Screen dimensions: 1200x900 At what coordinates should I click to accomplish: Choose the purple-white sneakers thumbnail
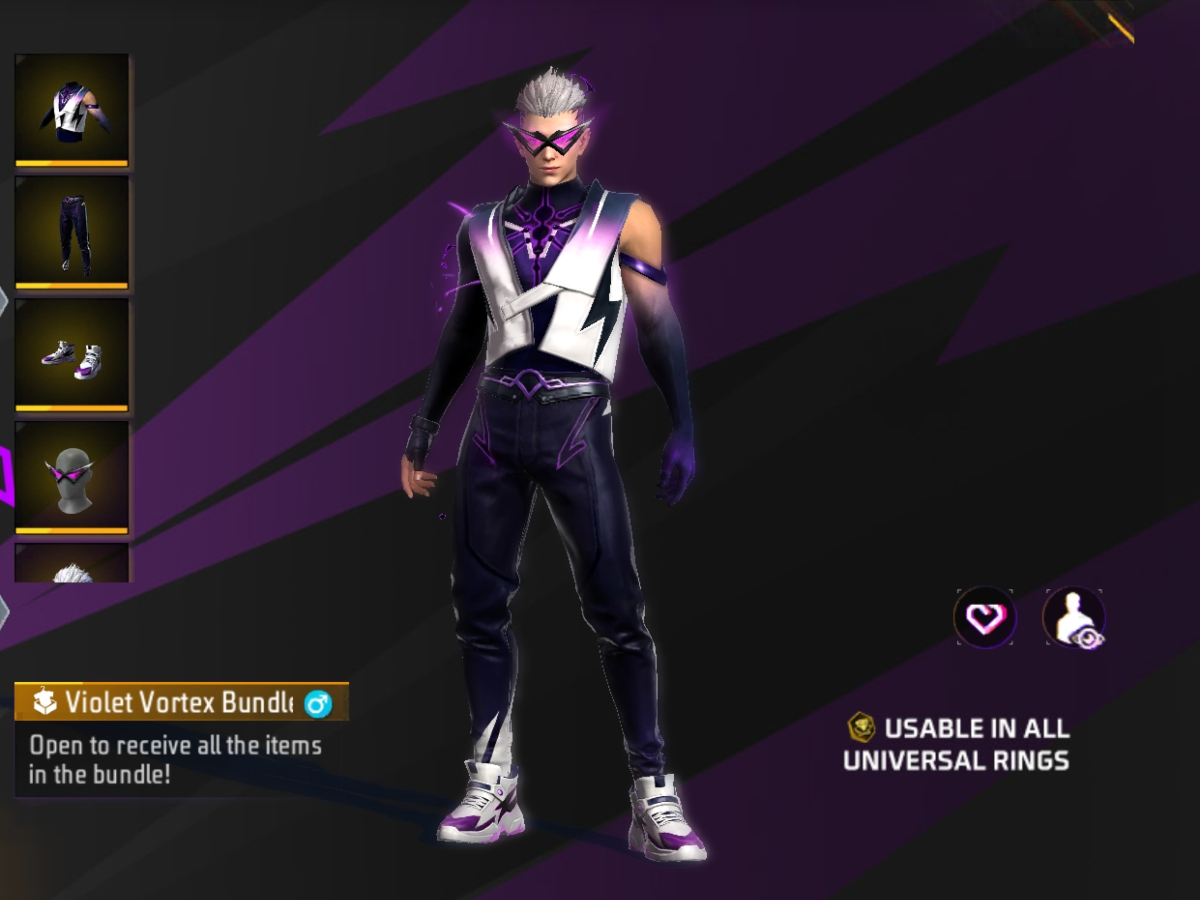tap(71, 355)
